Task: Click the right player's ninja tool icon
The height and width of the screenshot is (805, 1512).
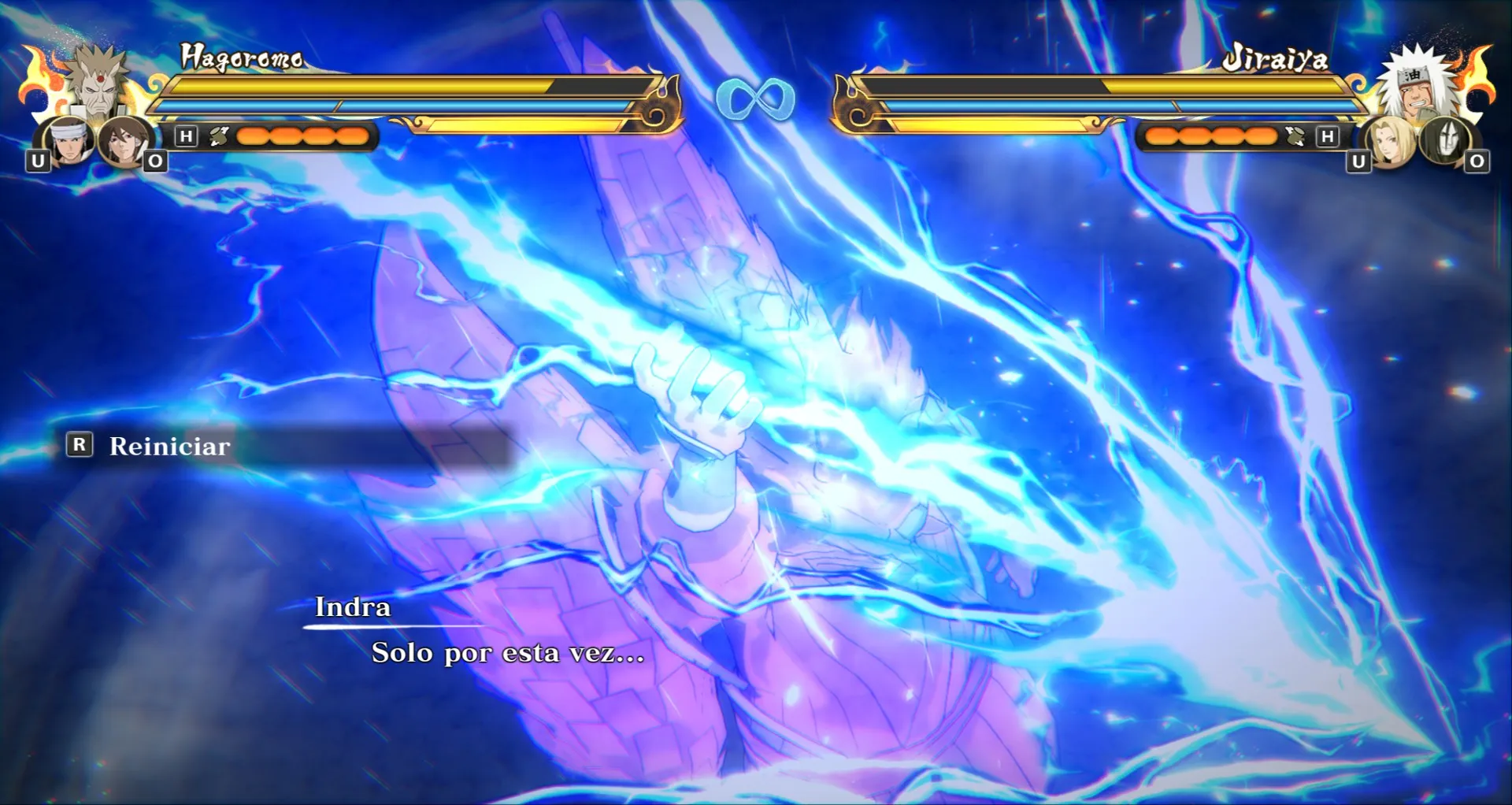Action: click(1294, 136)
